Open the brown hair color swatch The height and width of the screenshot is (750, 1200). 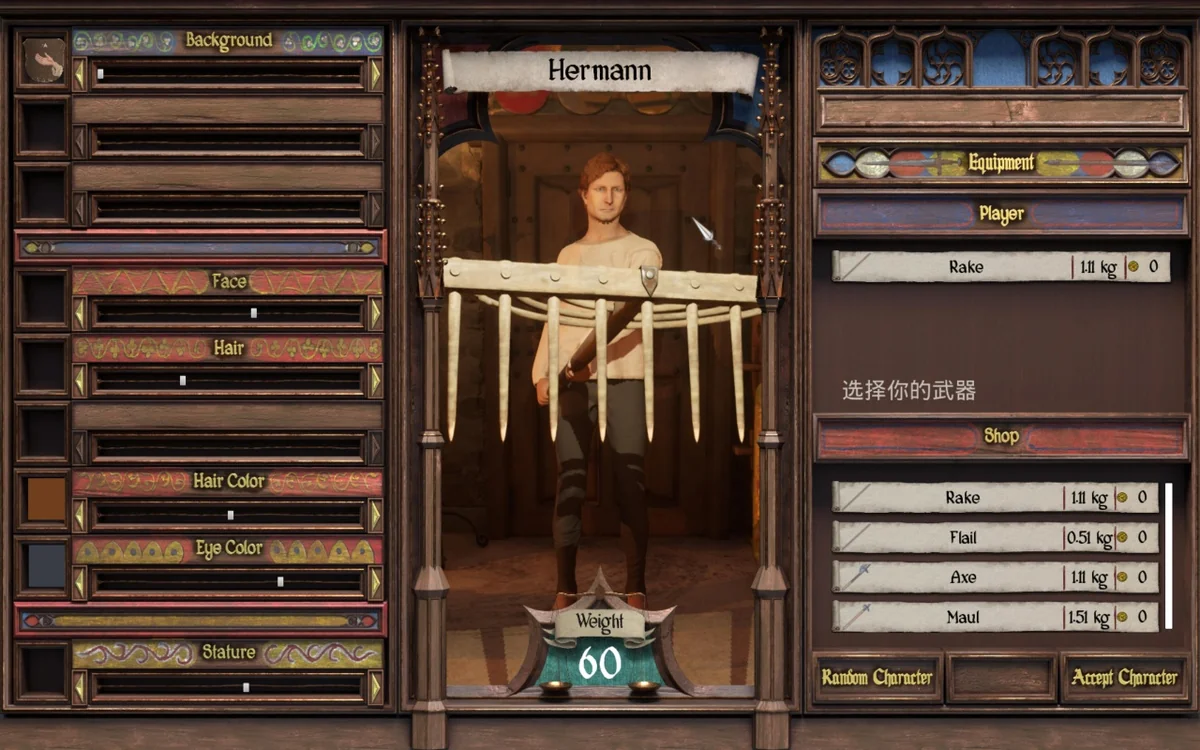tap(45, 500)
